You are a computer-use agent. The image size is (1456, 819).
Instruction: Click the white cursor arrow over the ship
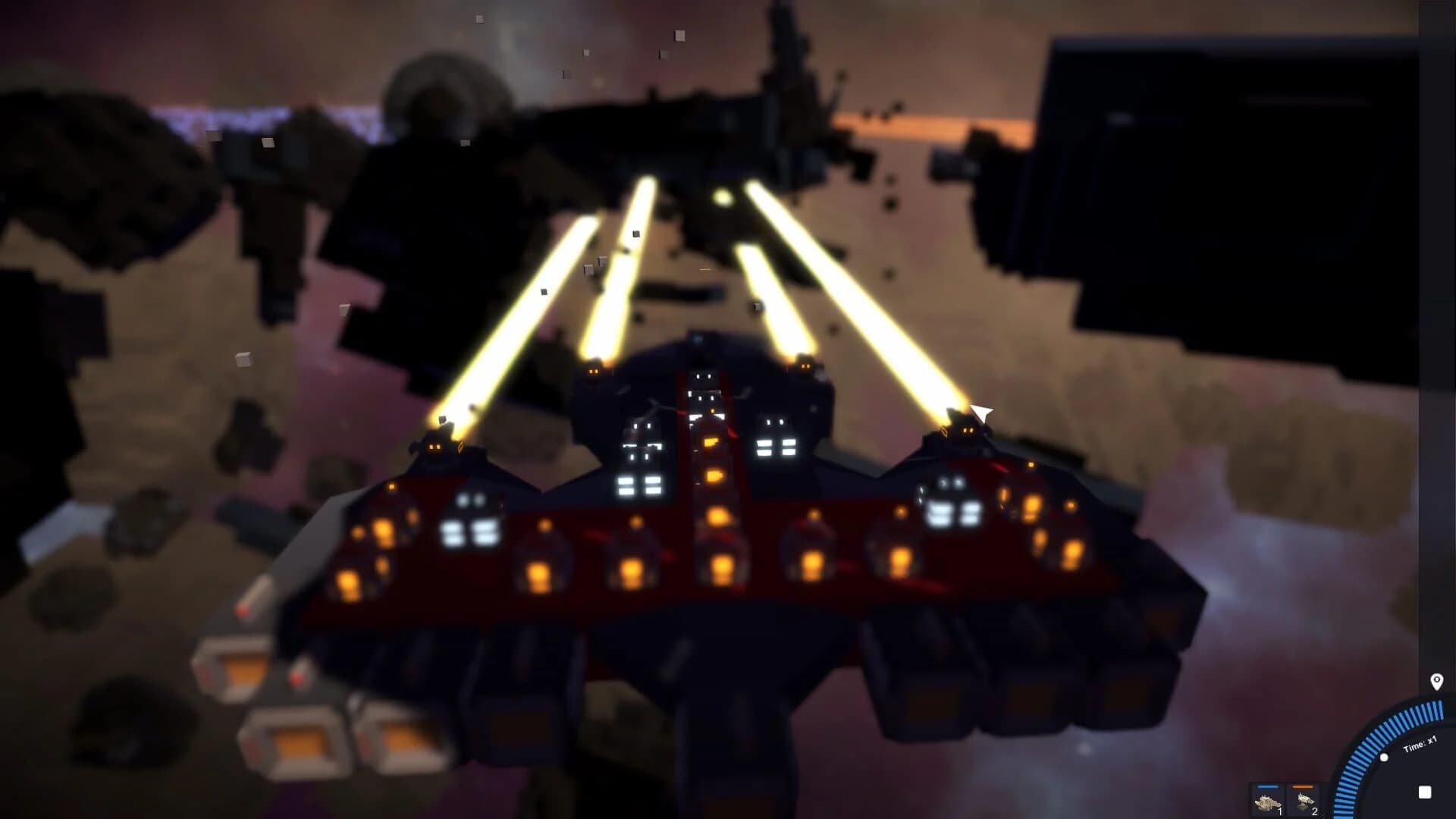click(982, 415)
